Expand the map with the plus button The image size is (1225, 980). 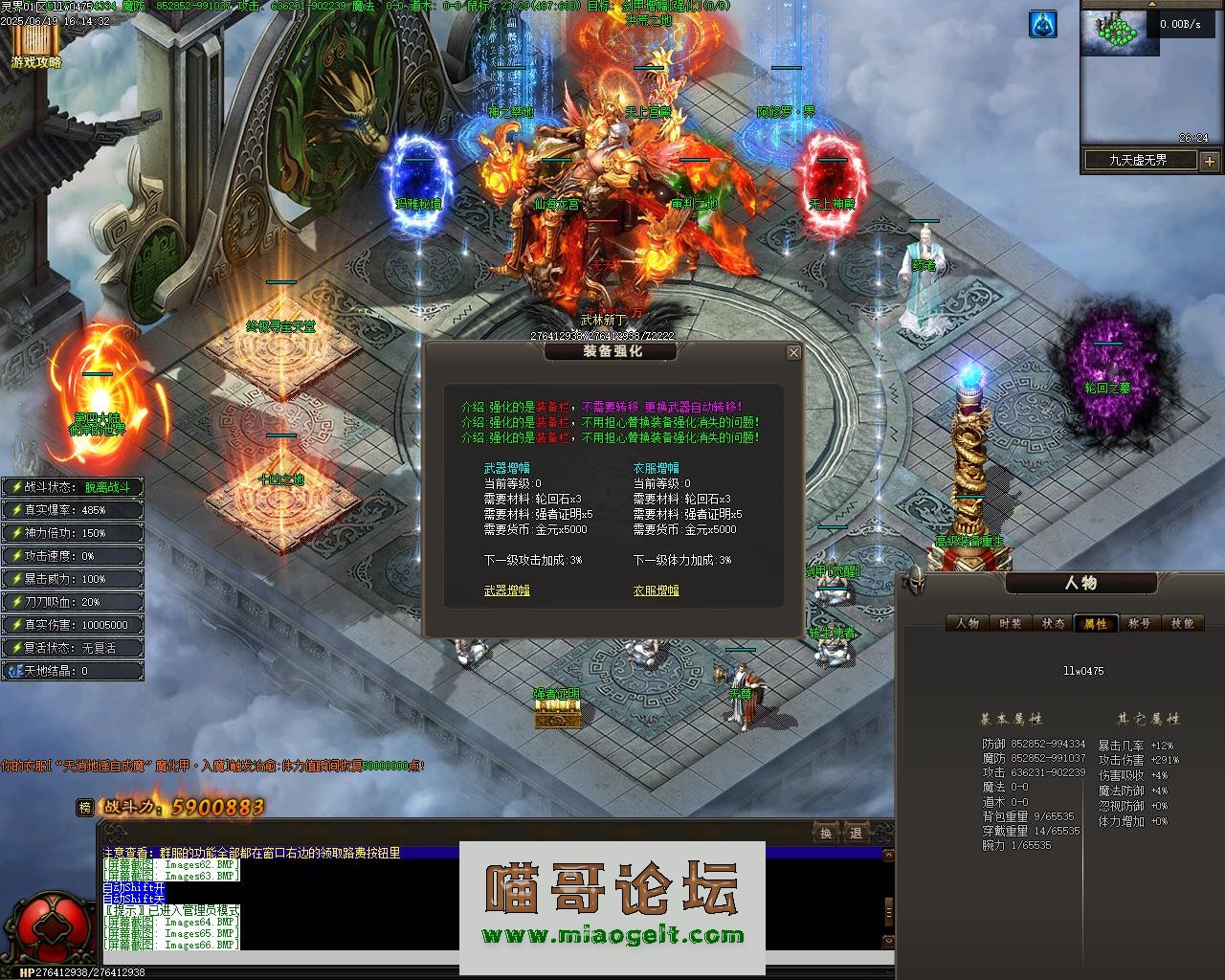click(x=1209, y=161)
